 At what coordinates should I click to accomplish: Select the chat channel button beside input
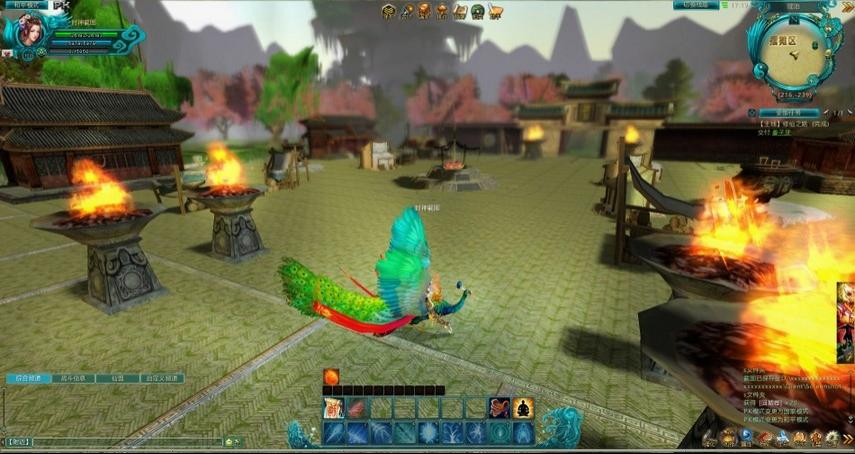point(17,441)
